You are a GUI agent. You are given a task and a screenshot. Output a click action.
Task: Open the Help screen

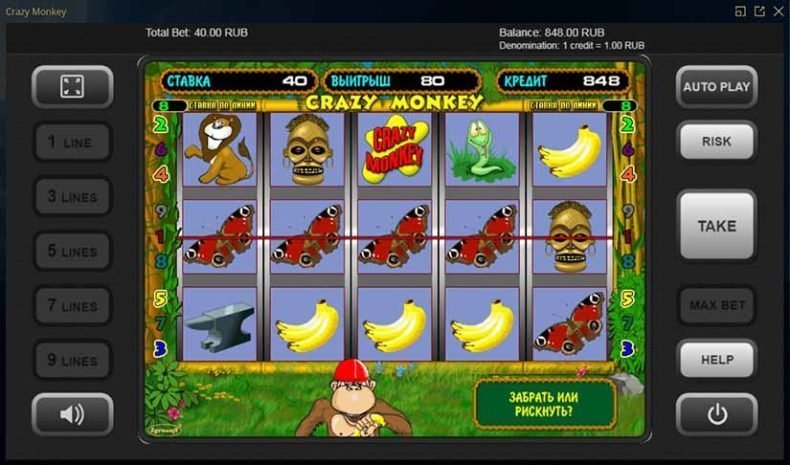pyautogui.click(x=716, y=360)
